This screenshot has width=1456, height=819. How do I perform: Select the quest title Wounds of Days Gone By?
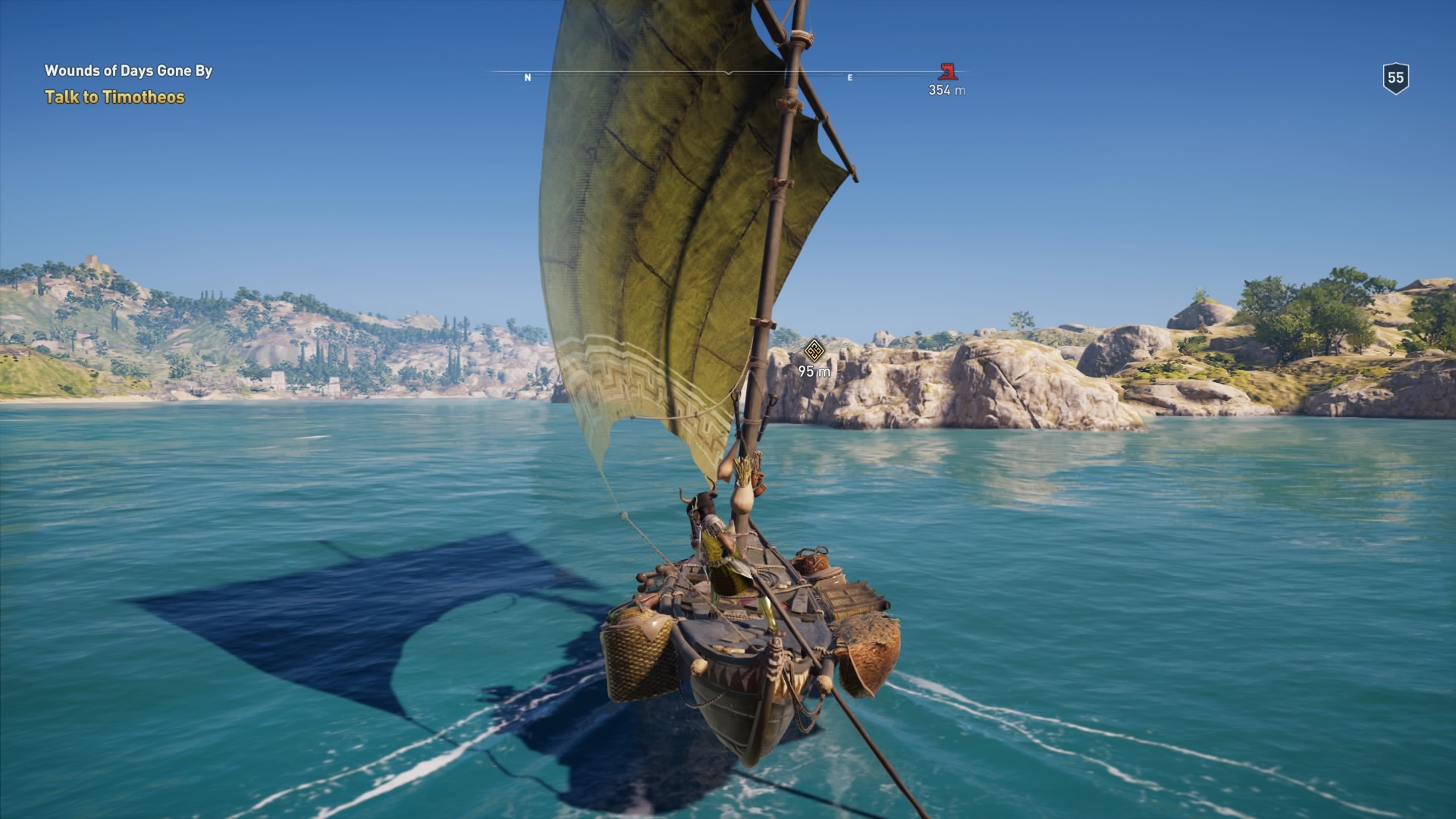129,71
